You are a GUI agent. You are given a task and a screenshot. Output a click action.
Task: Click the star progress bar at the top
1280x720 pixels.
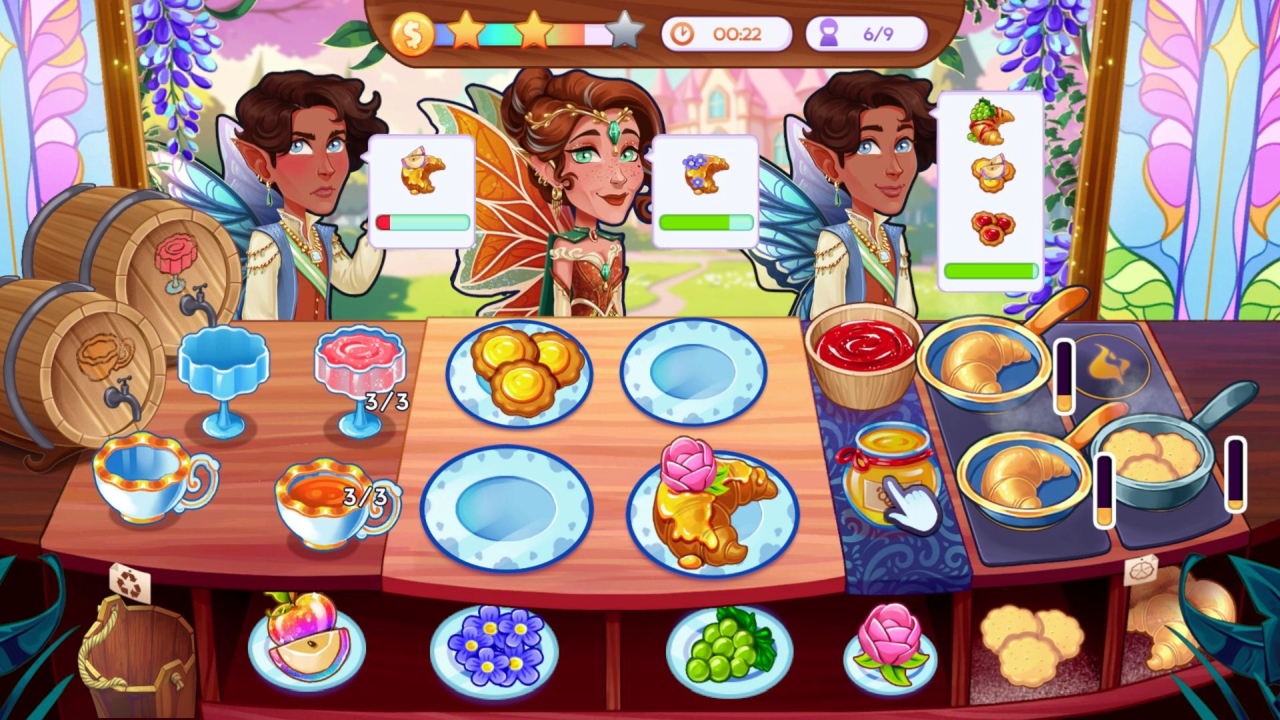click(530, 32)
